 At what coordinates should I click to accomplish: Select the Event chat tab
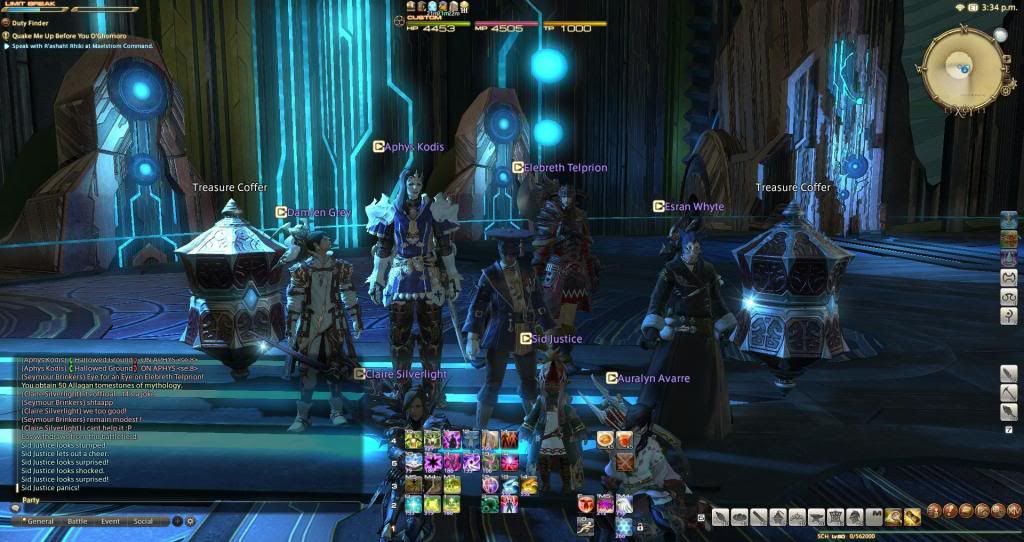[111, 521]
